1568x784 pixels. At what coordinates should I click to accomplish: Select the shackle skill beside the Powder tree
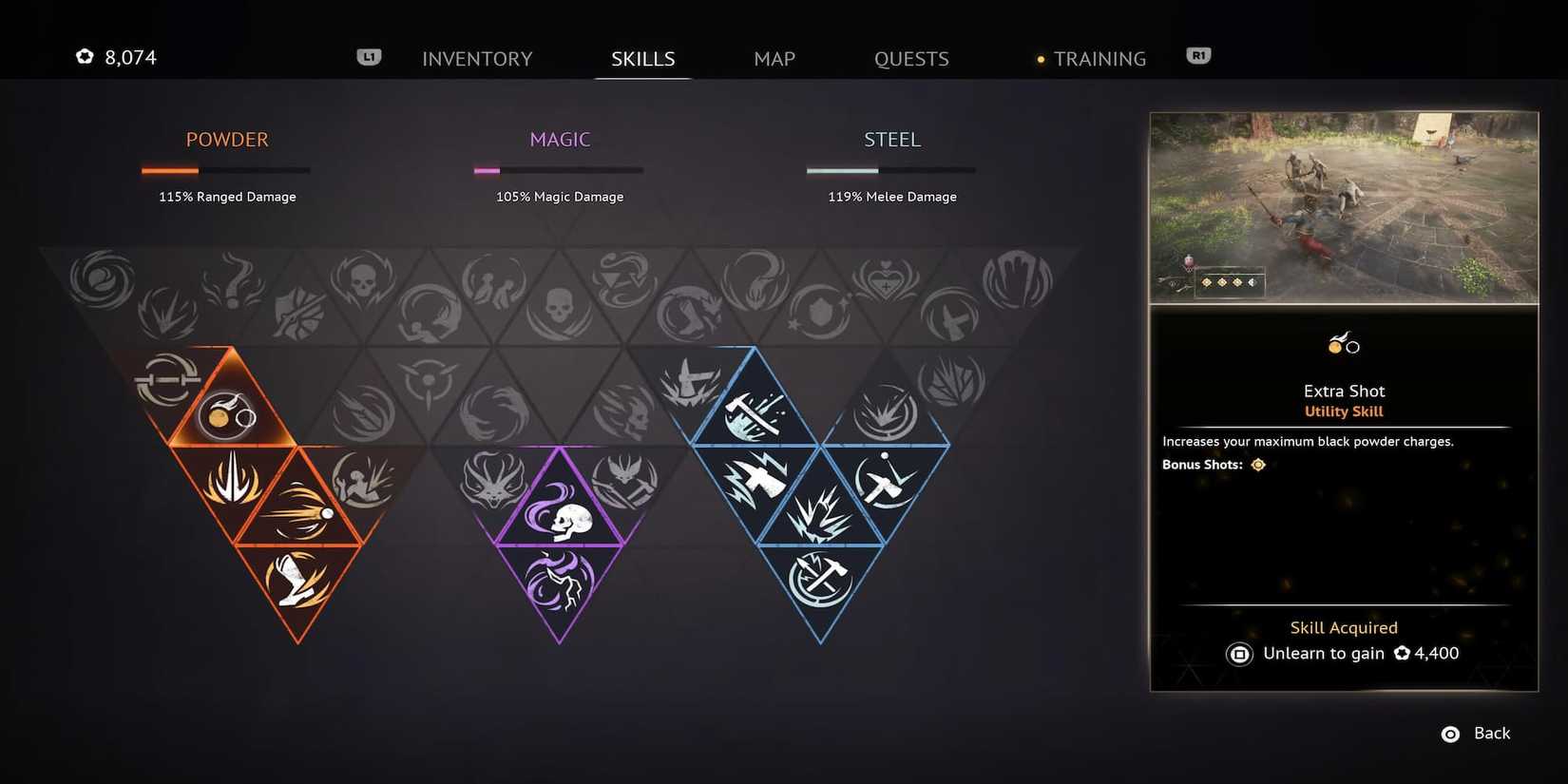[x=169, y=378]
